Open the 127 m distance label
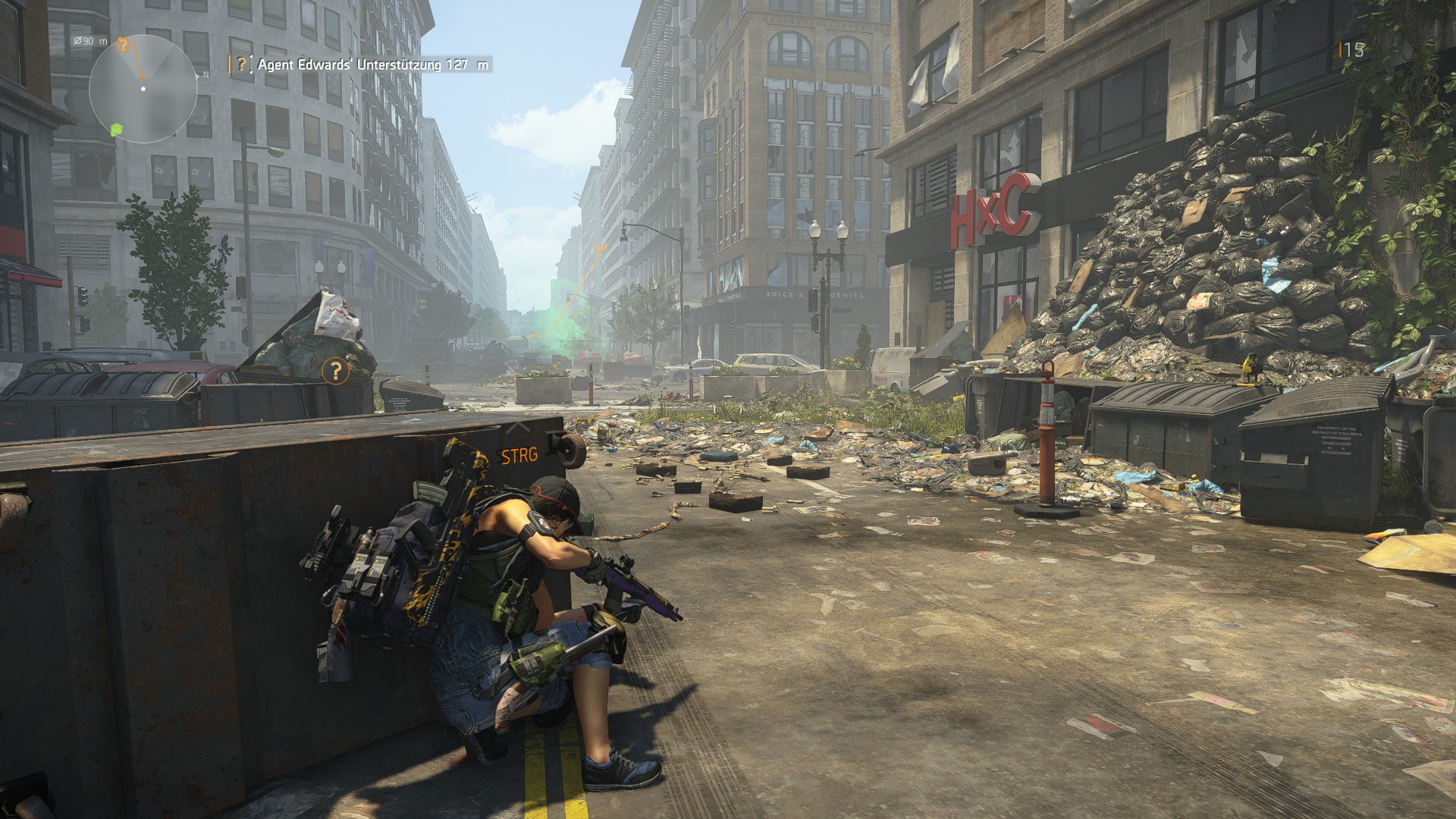This screenshot has height=819, width=1456. 468,64
